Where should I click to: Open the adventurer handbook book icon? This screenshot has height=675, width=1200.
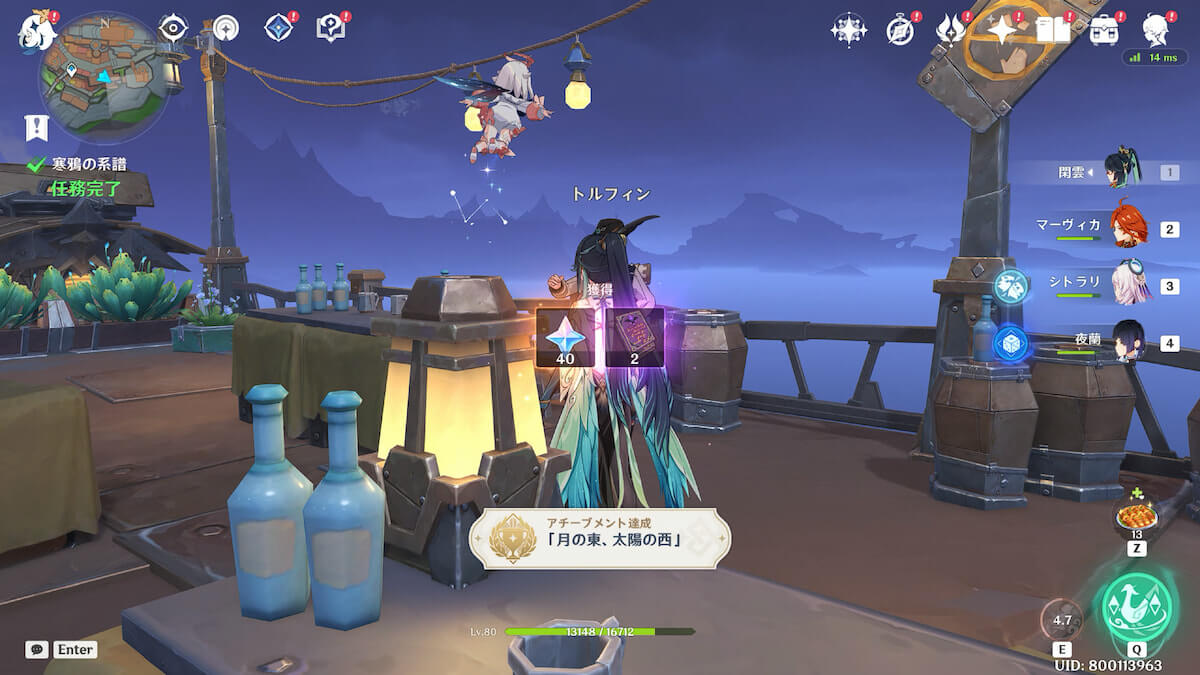(1052, 30)
